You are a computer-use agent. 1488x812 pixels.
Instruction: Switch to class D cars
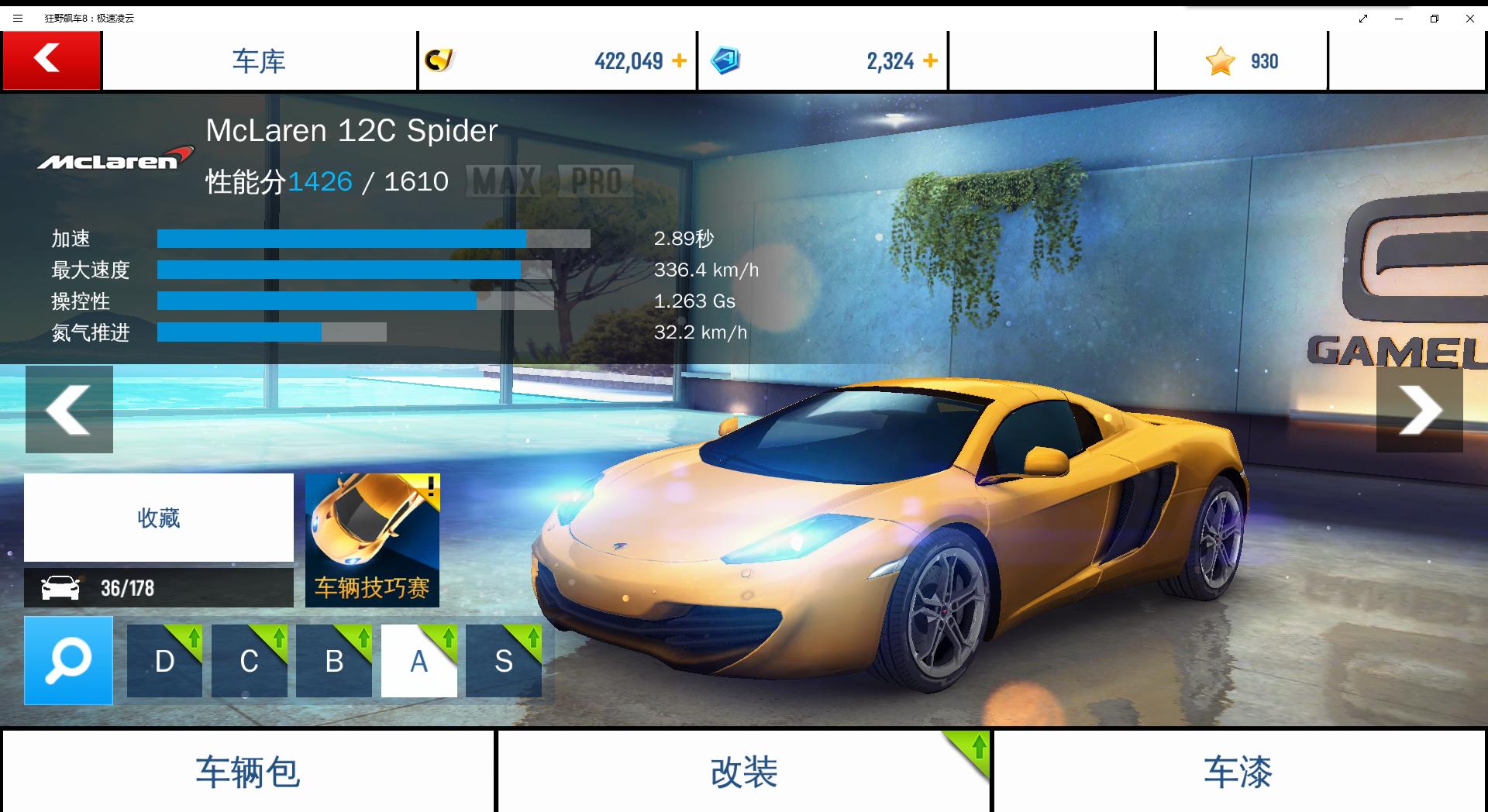point(164,661)
